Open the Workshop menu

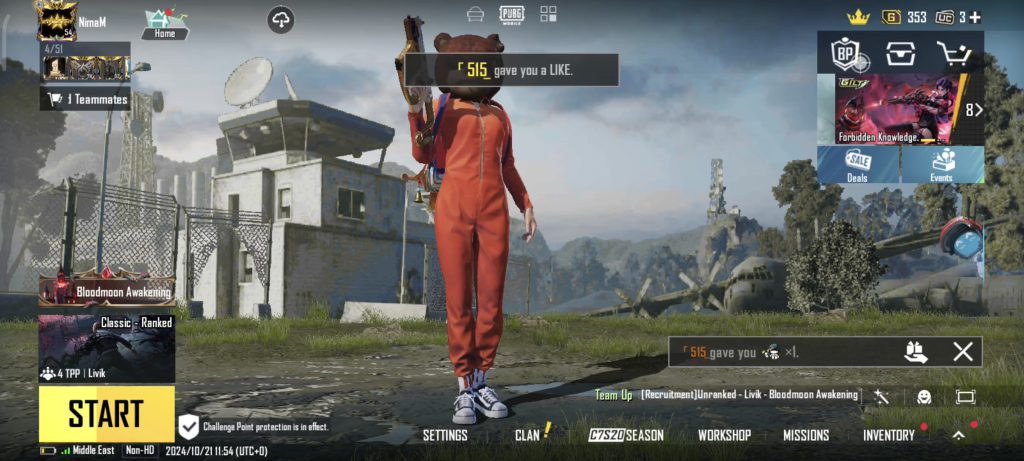tap(724, 435)
